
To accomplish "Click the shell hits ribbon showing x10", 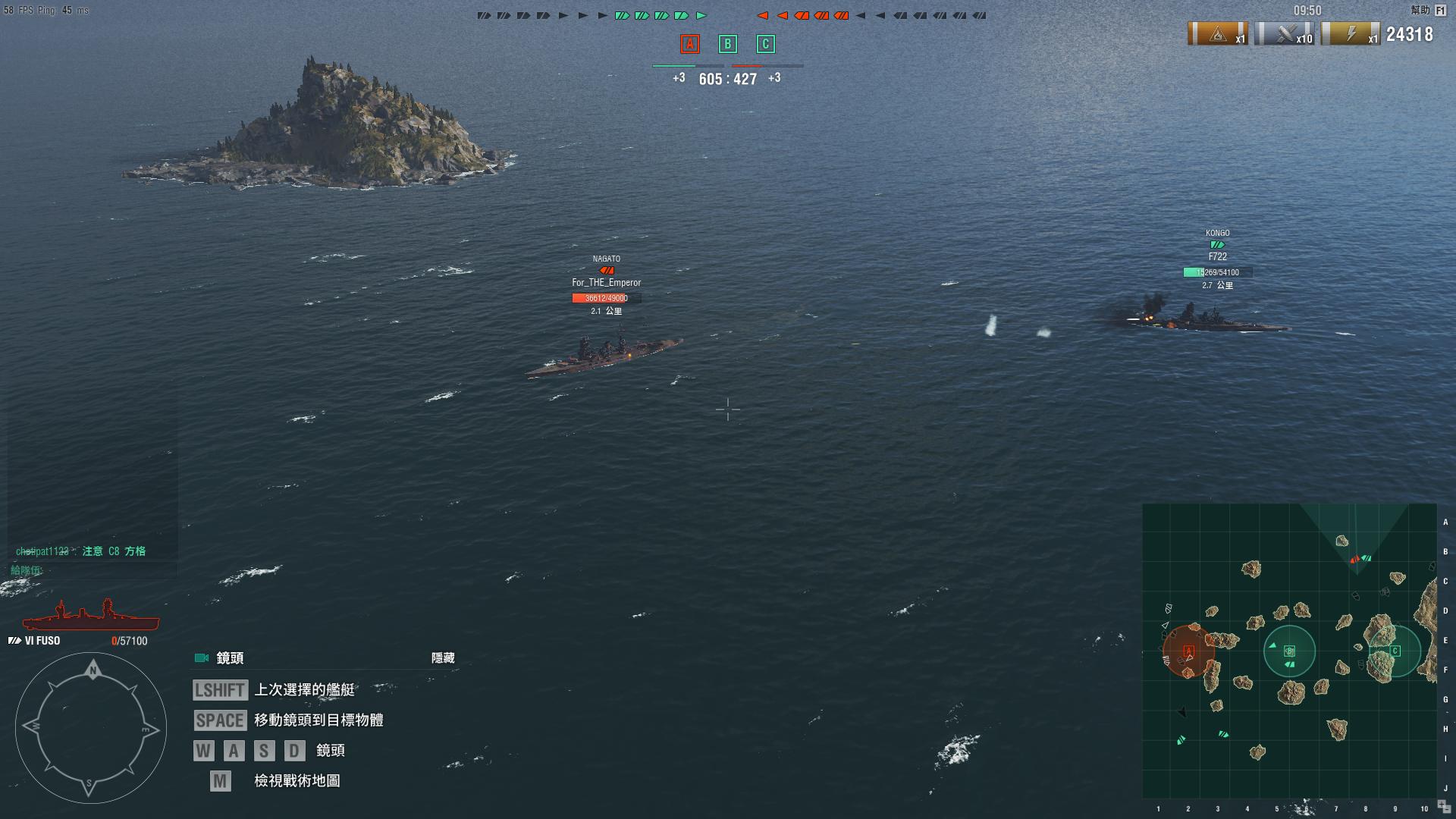I will [x=1285, y=34].
